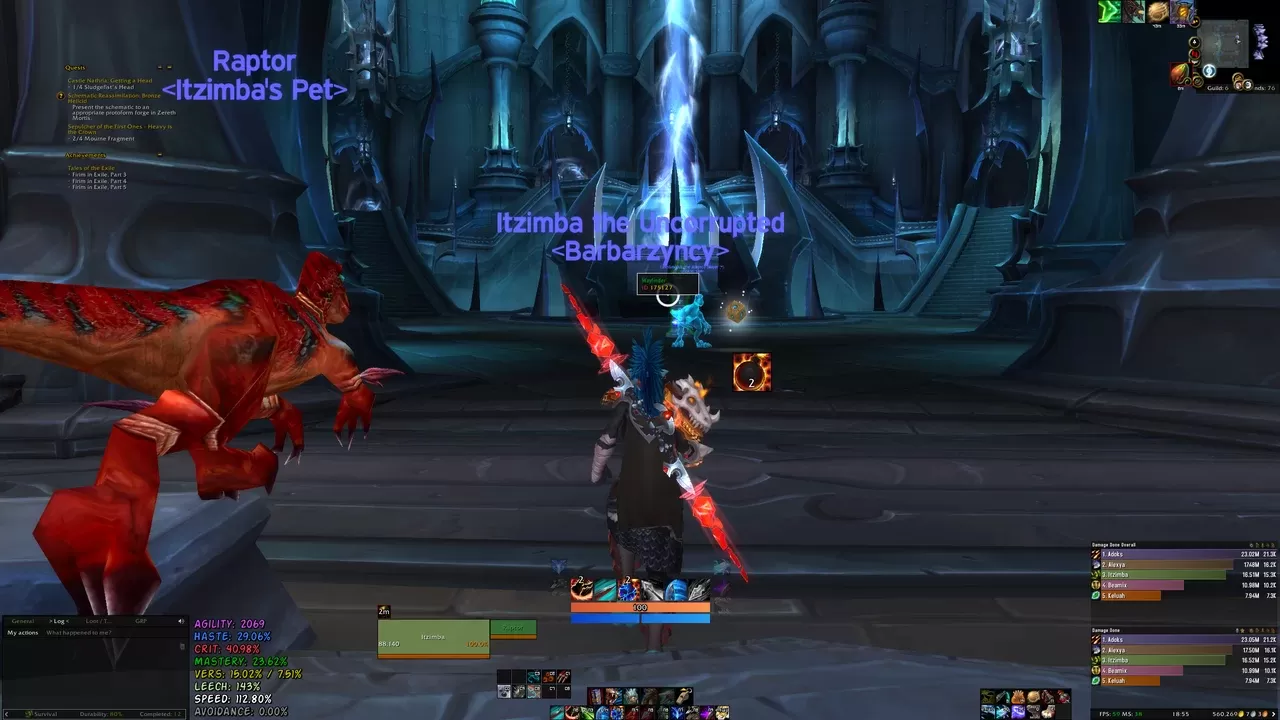1280x720 pixels.
Task: Collapse the Quests header in the objective tracker
Action: (x=169, y=67)
